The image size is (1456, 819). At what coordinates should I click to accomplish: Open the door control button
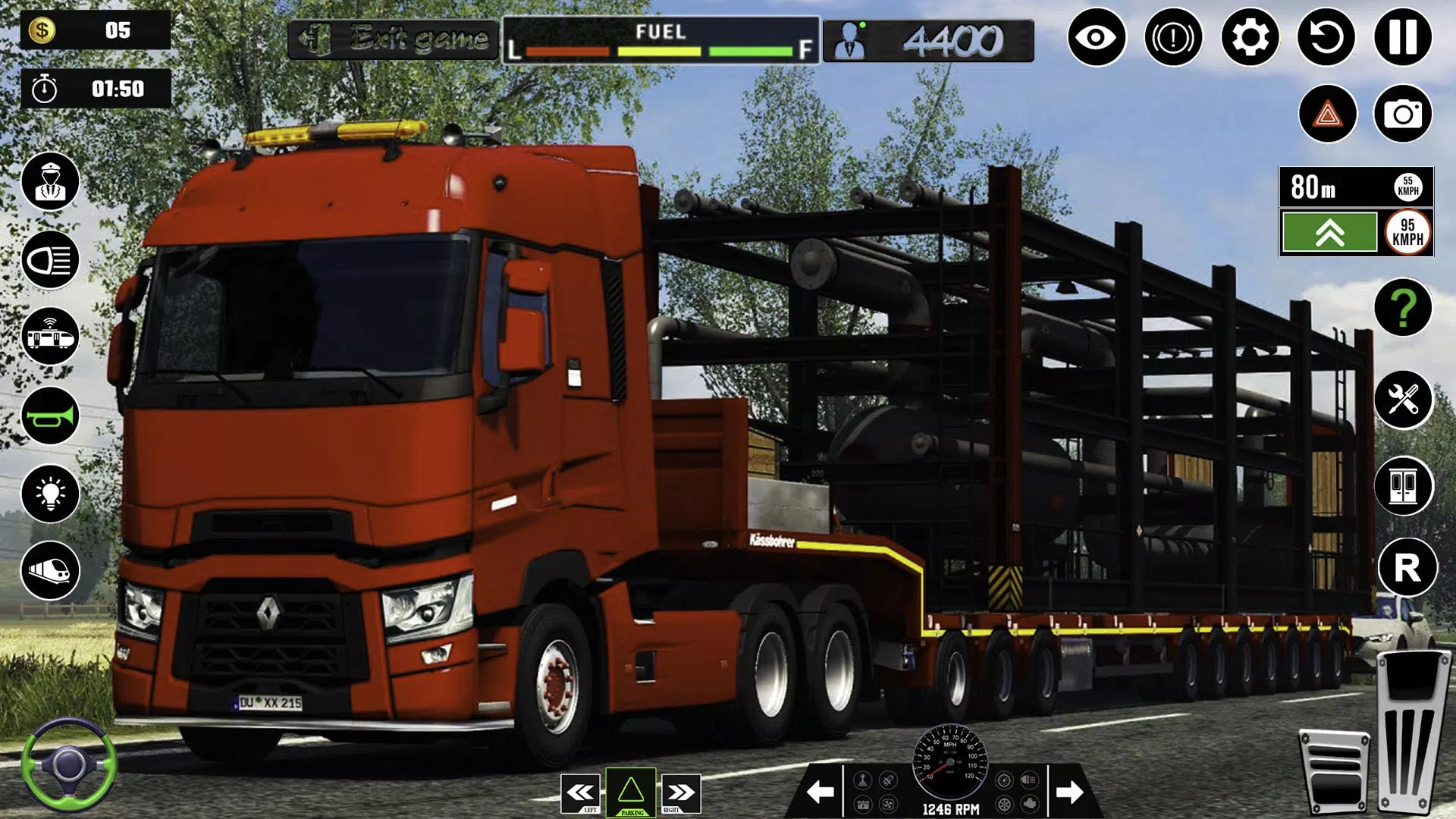point(1403,486)
